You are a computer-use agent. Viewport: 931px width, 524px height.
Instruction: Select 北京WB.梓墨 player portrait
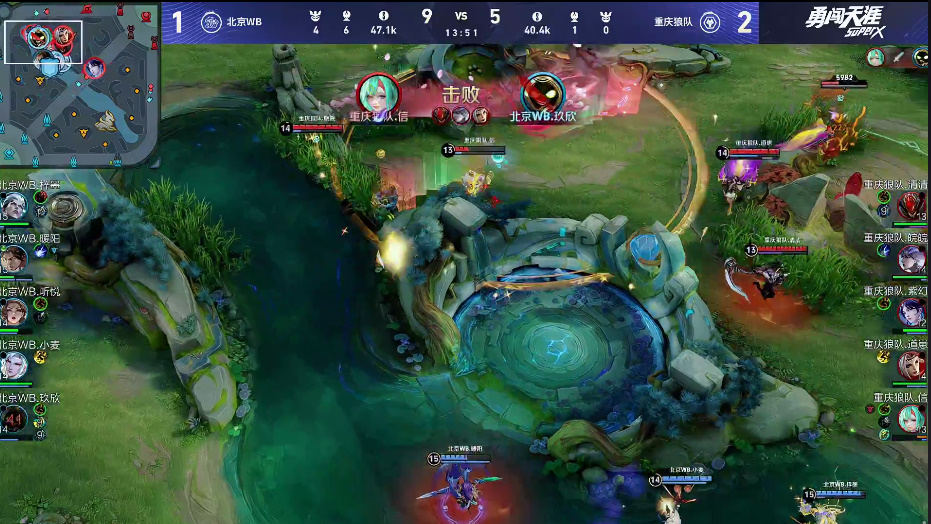coord(13,207)
